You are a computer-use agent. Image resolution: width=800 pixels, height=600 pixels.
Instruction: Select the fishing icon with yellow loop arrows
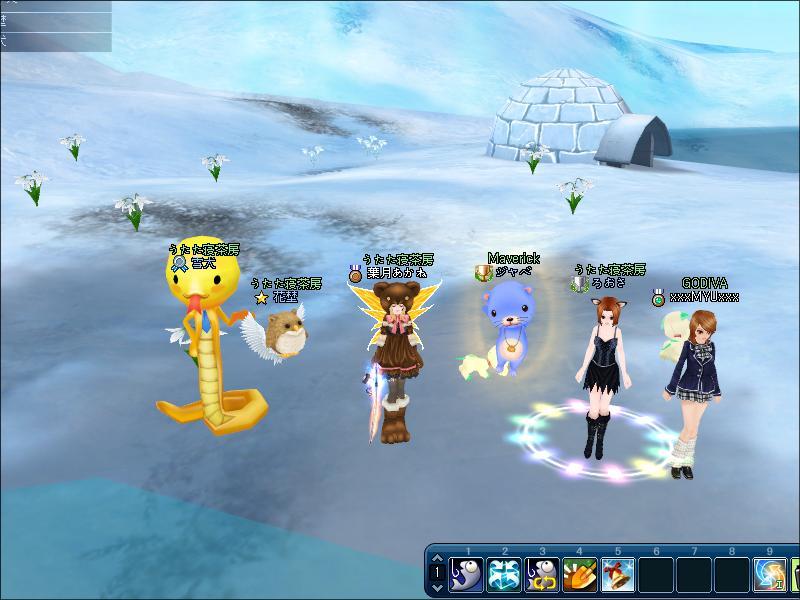[x=542, y=575]
